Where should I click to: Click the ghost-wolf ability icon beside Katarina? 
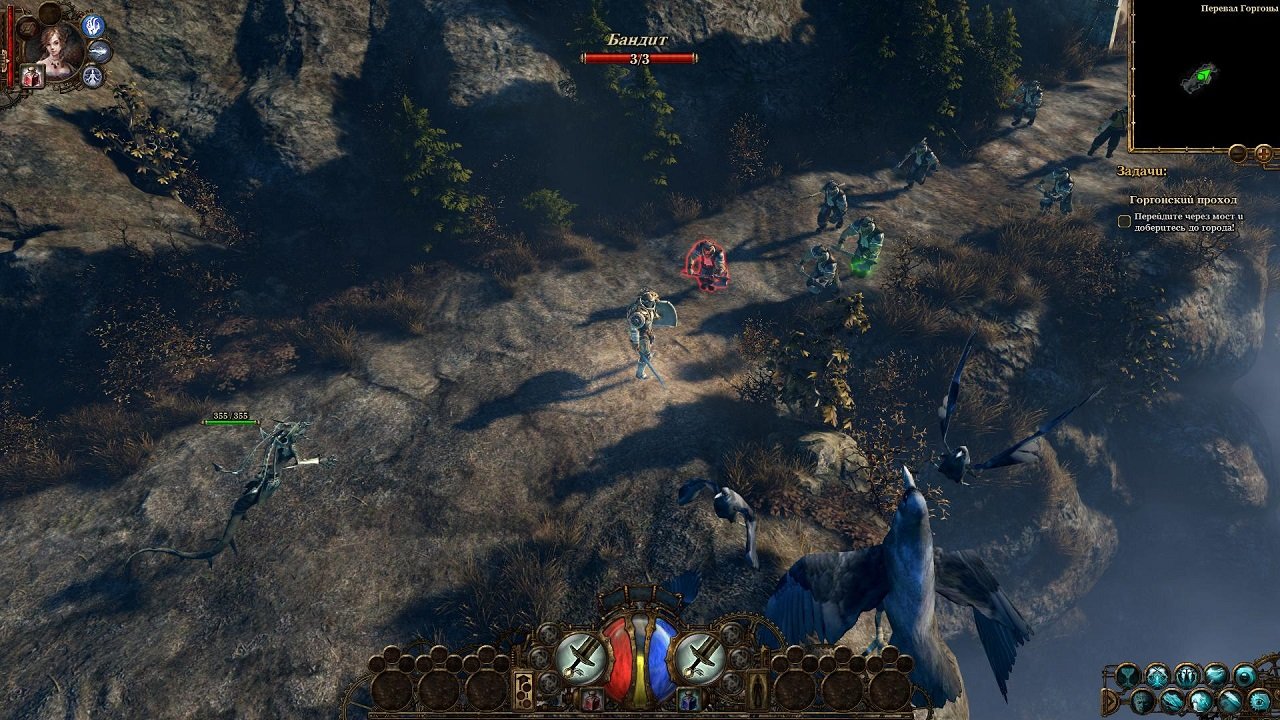[x=98, y=52]
